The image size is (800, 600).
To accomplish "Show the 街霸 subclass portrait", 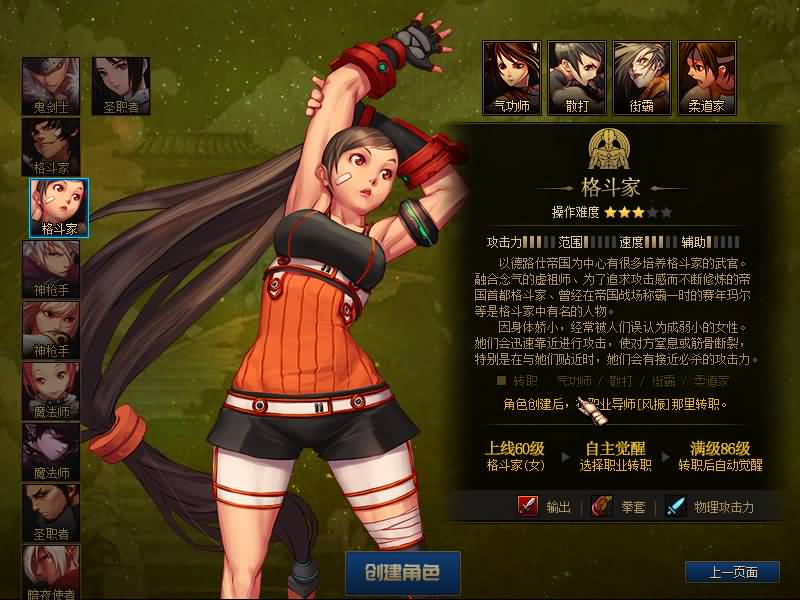I will coord(641,76).
